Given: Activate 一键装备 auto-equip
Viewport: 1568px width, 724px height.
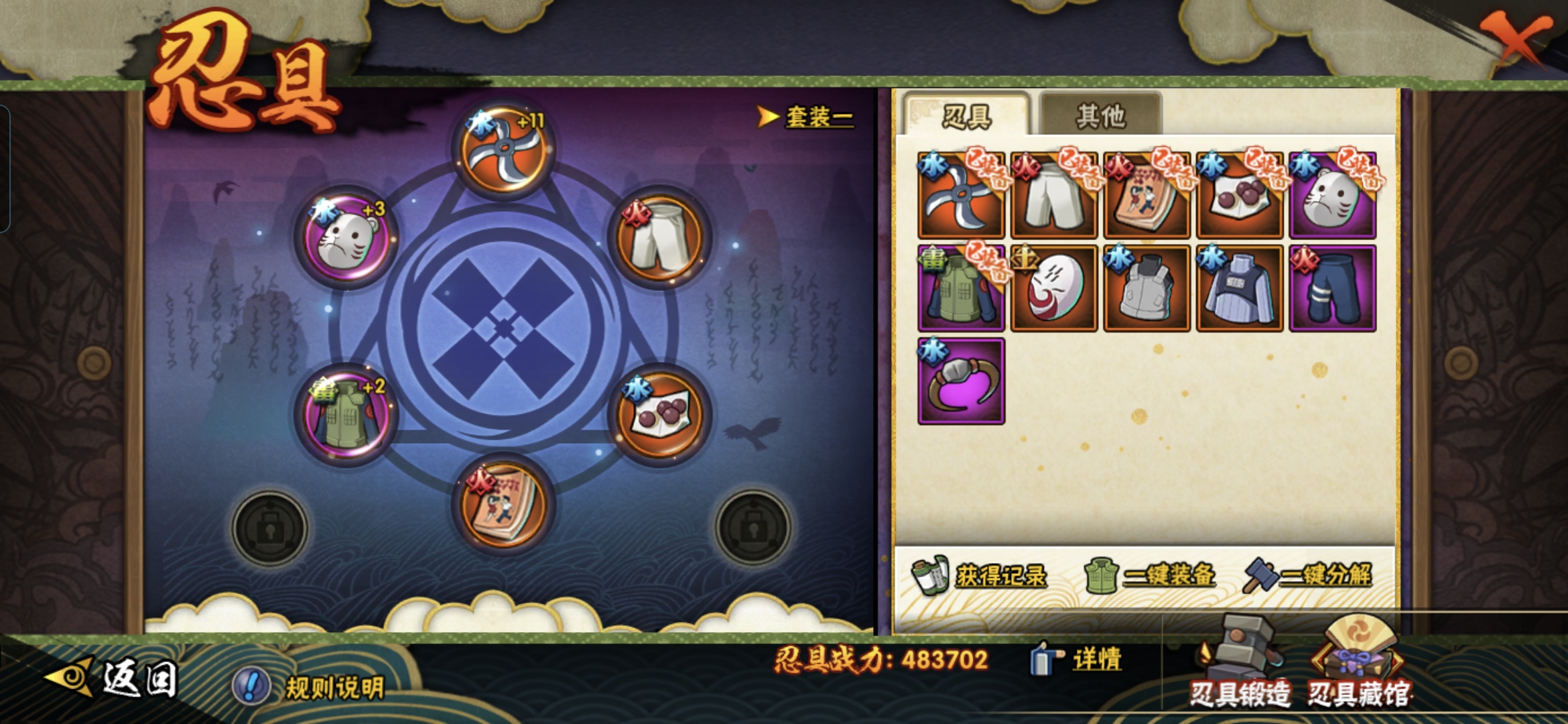Looking at the screenshot, I should coord(1150,575).
